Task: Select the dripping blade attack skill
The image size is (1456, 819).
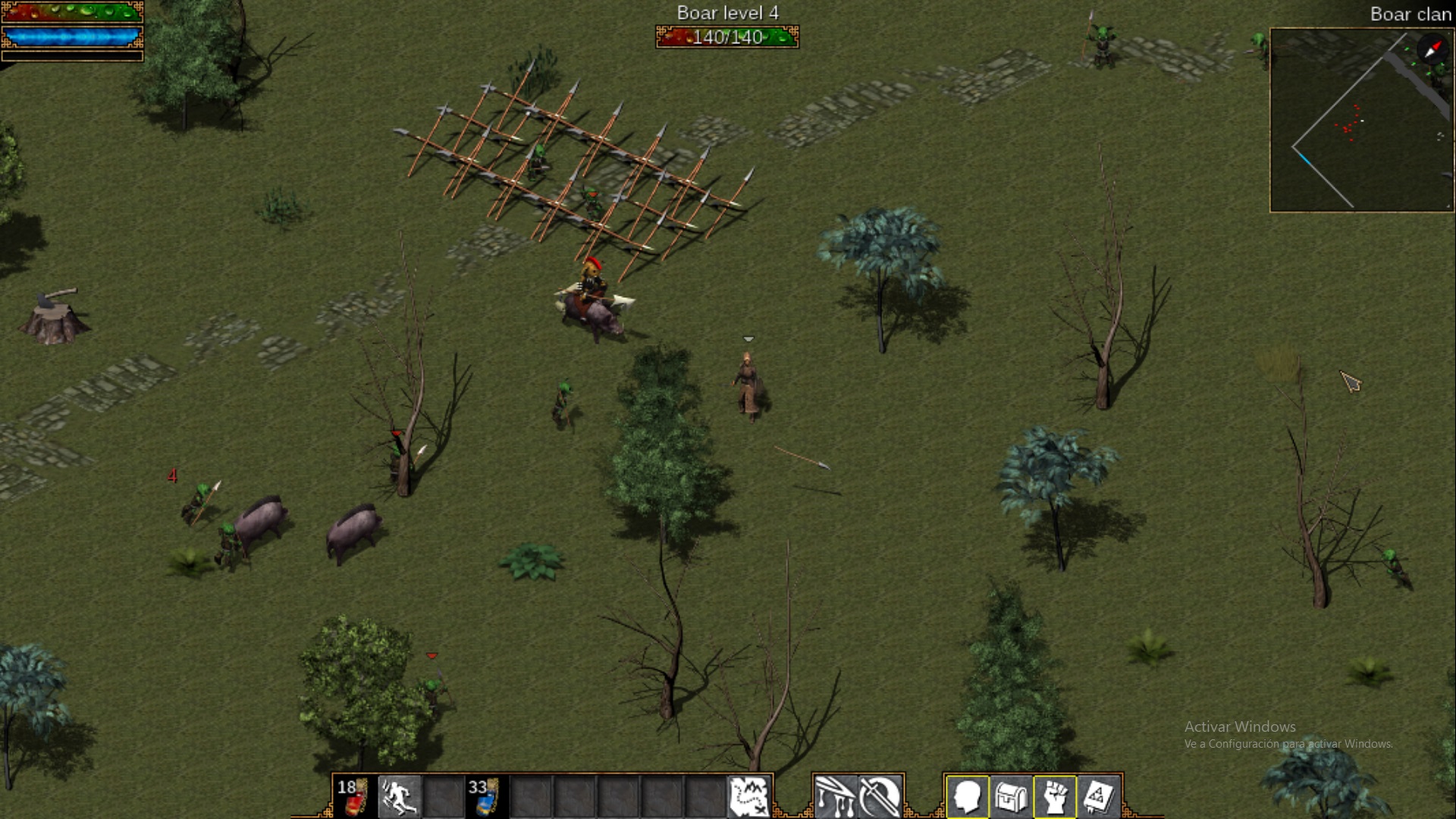Action: (x=835, y=796)
